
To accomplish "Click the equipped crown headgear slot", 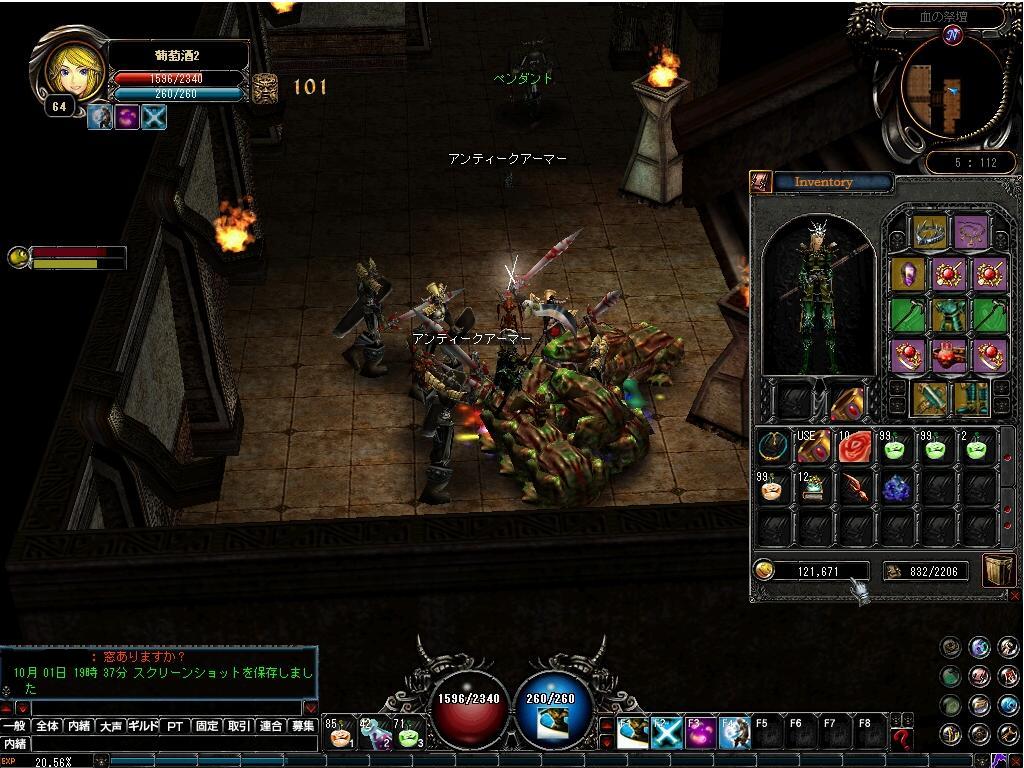I will [x=929, y=232].
